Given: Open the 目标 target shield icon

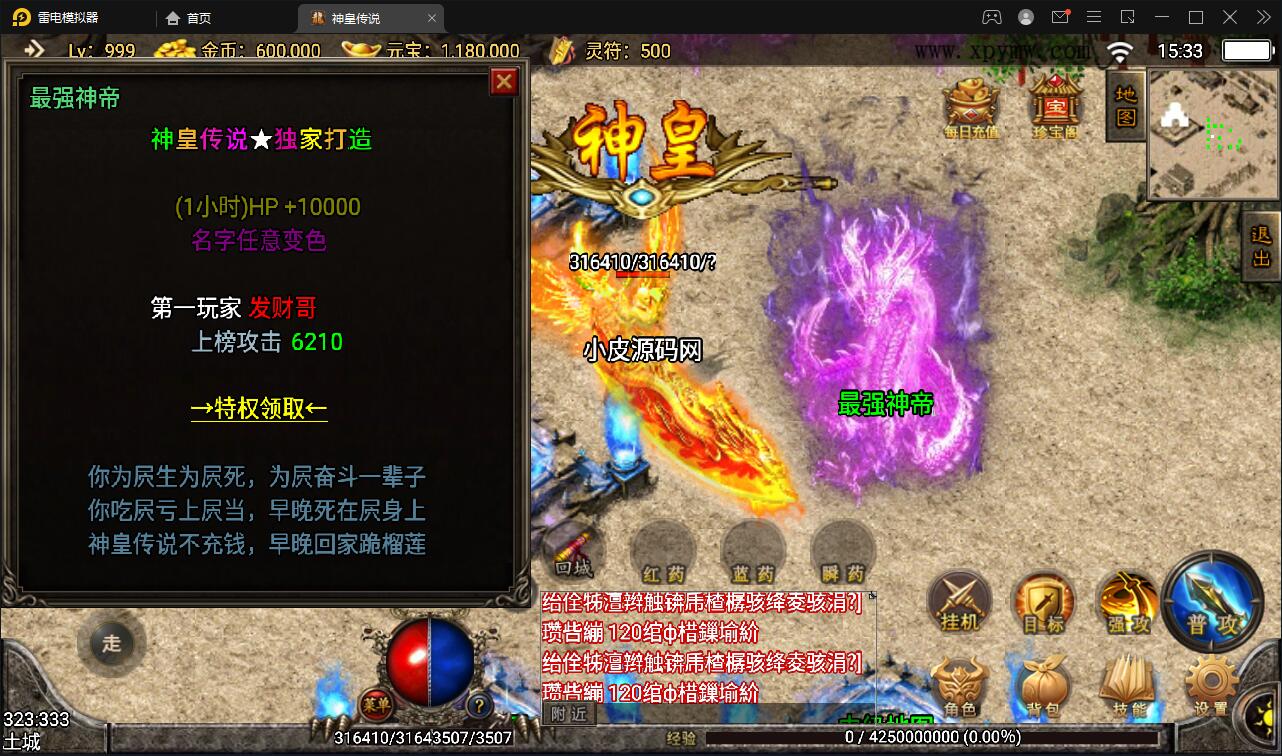Looking at the screenshot, I should pyautogui.click(x=1043, y=602).
